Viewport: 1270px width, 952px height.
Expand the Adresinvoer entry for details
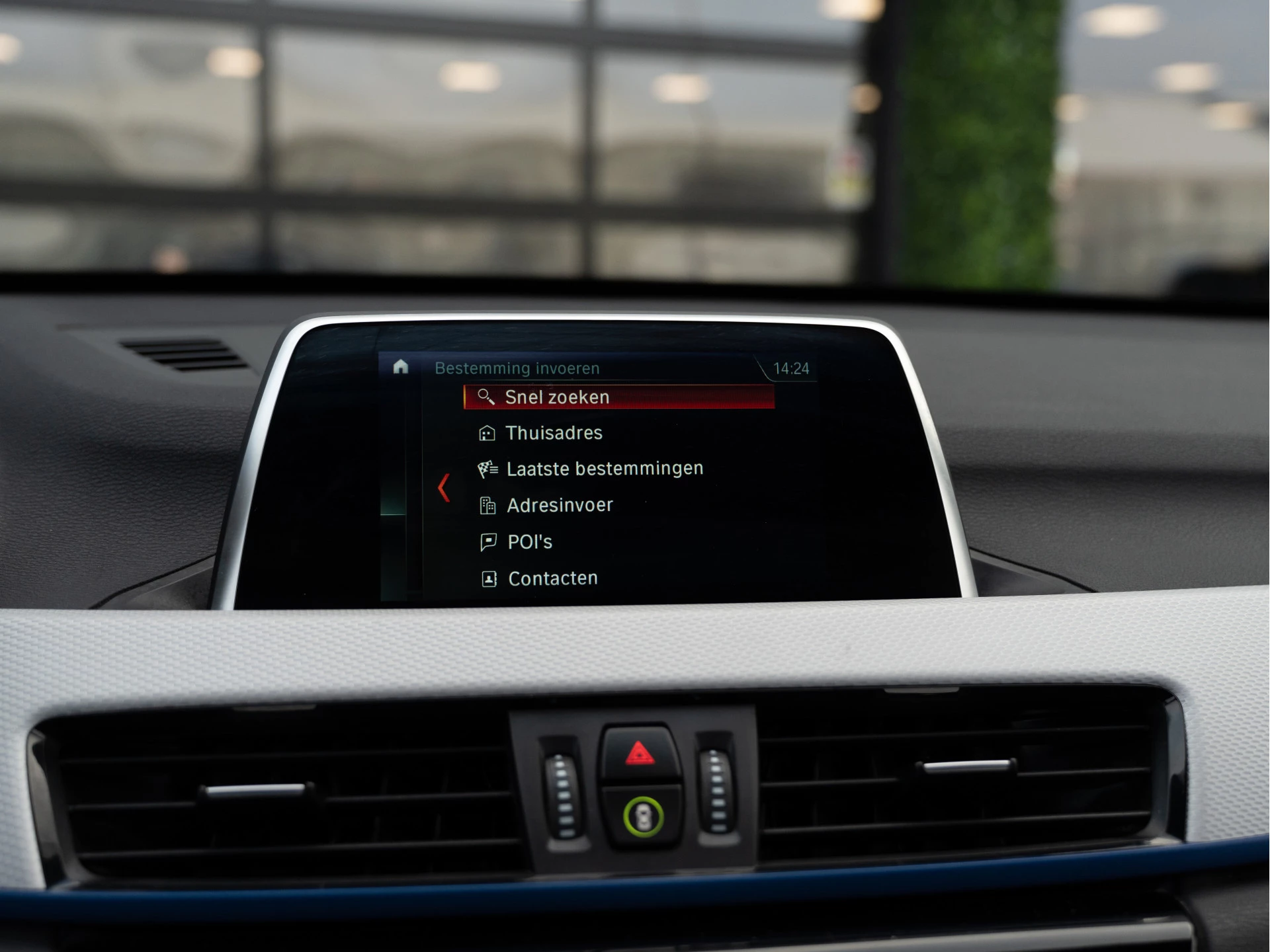pos(560,504)
